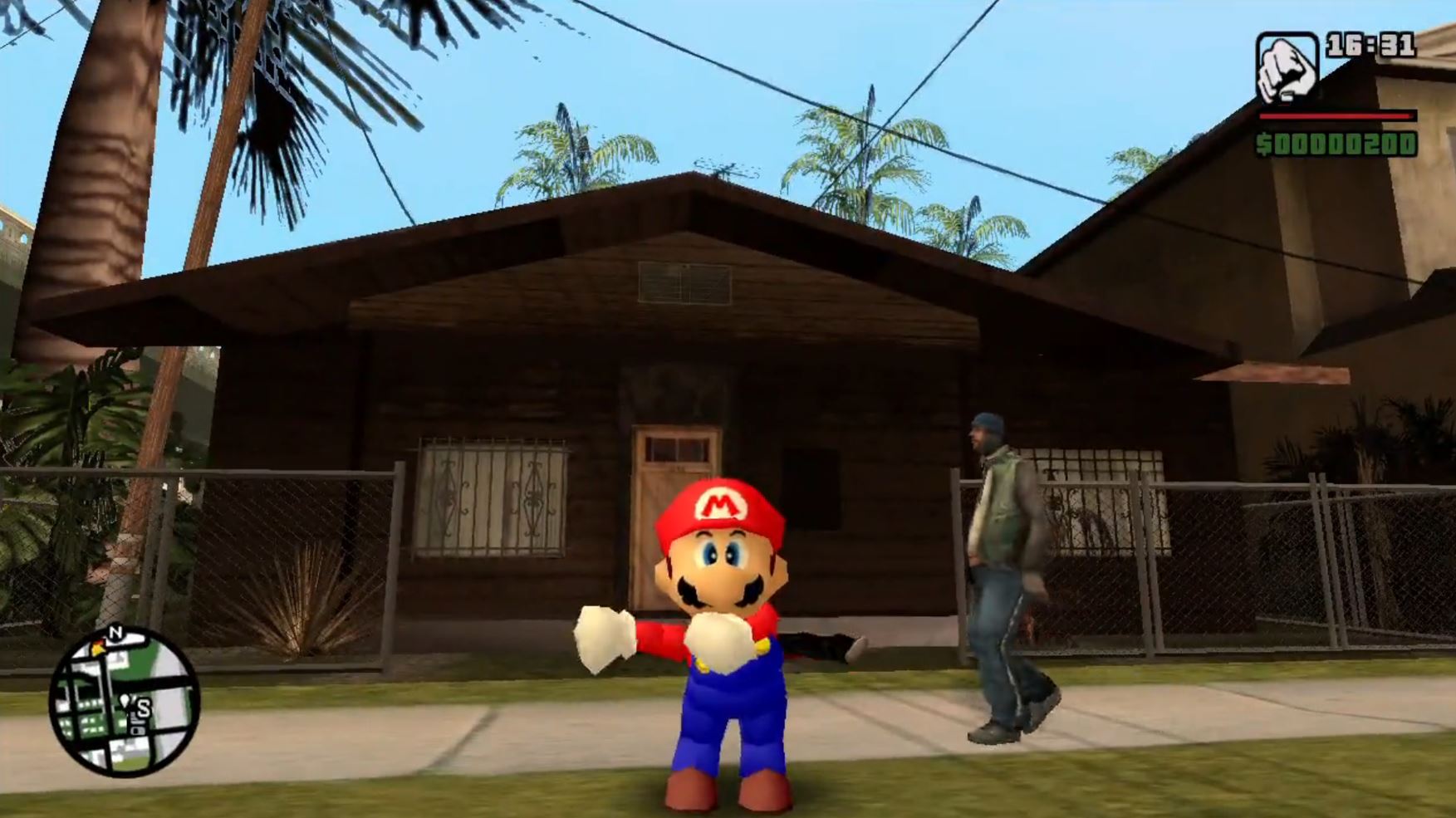Toggle the yellow objective marker on minimap
The image size is (1456, 818).
click(98, 647)
